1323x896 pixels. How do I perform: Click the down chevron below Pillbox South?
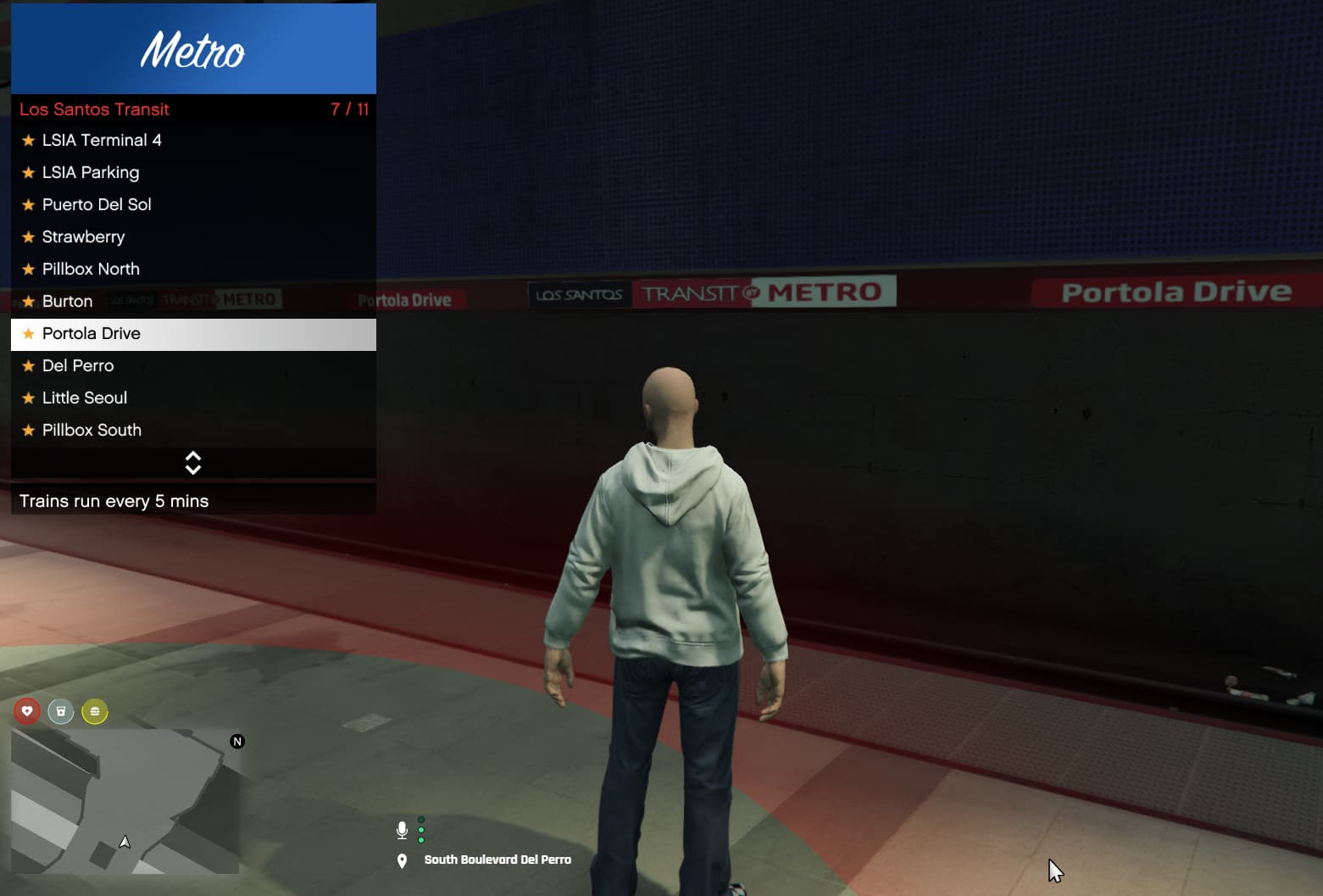pos(193,468)
